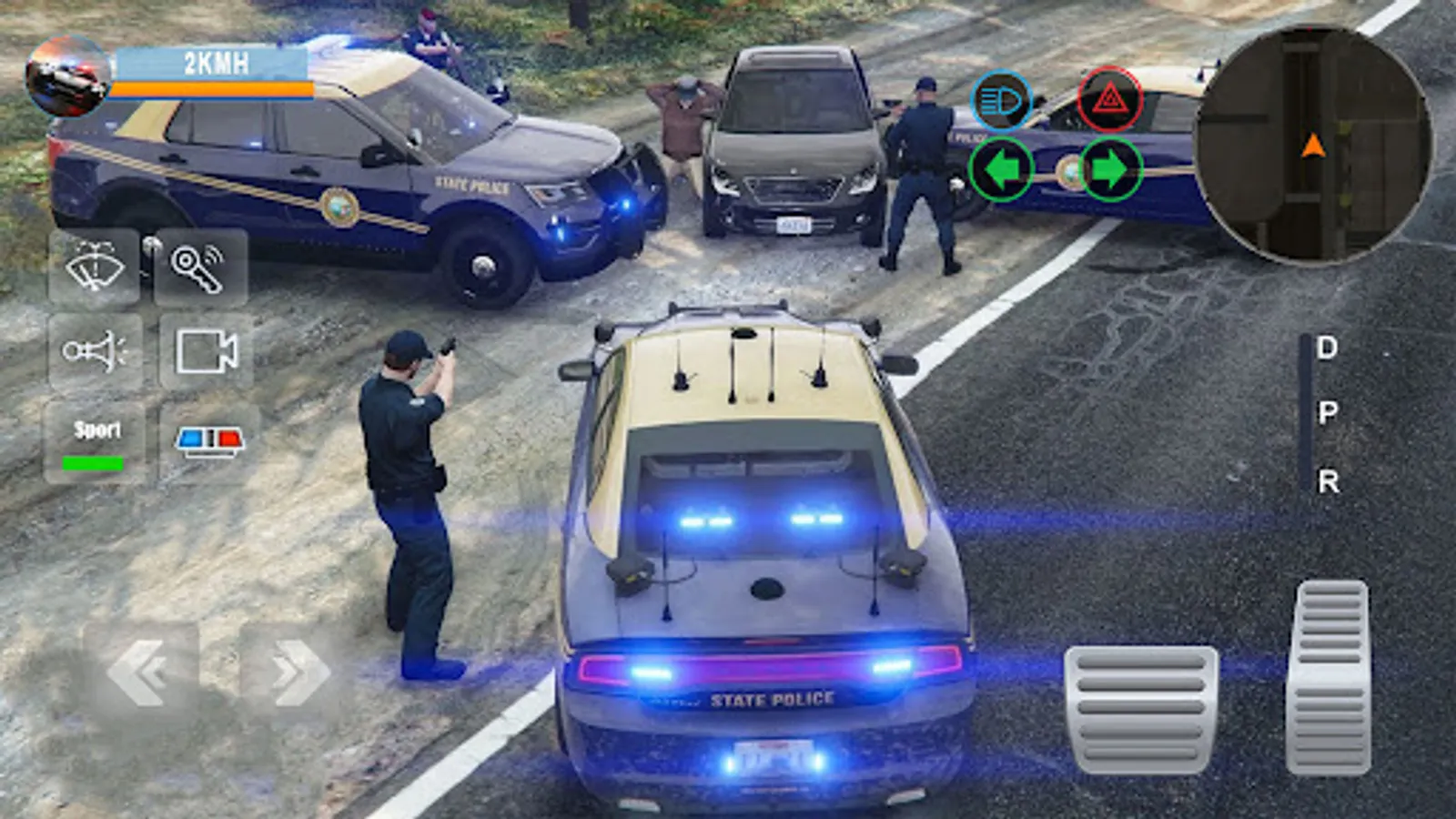Activate the red hazard lights icon
This screenshot has height=819, width=1456.
1109,100
